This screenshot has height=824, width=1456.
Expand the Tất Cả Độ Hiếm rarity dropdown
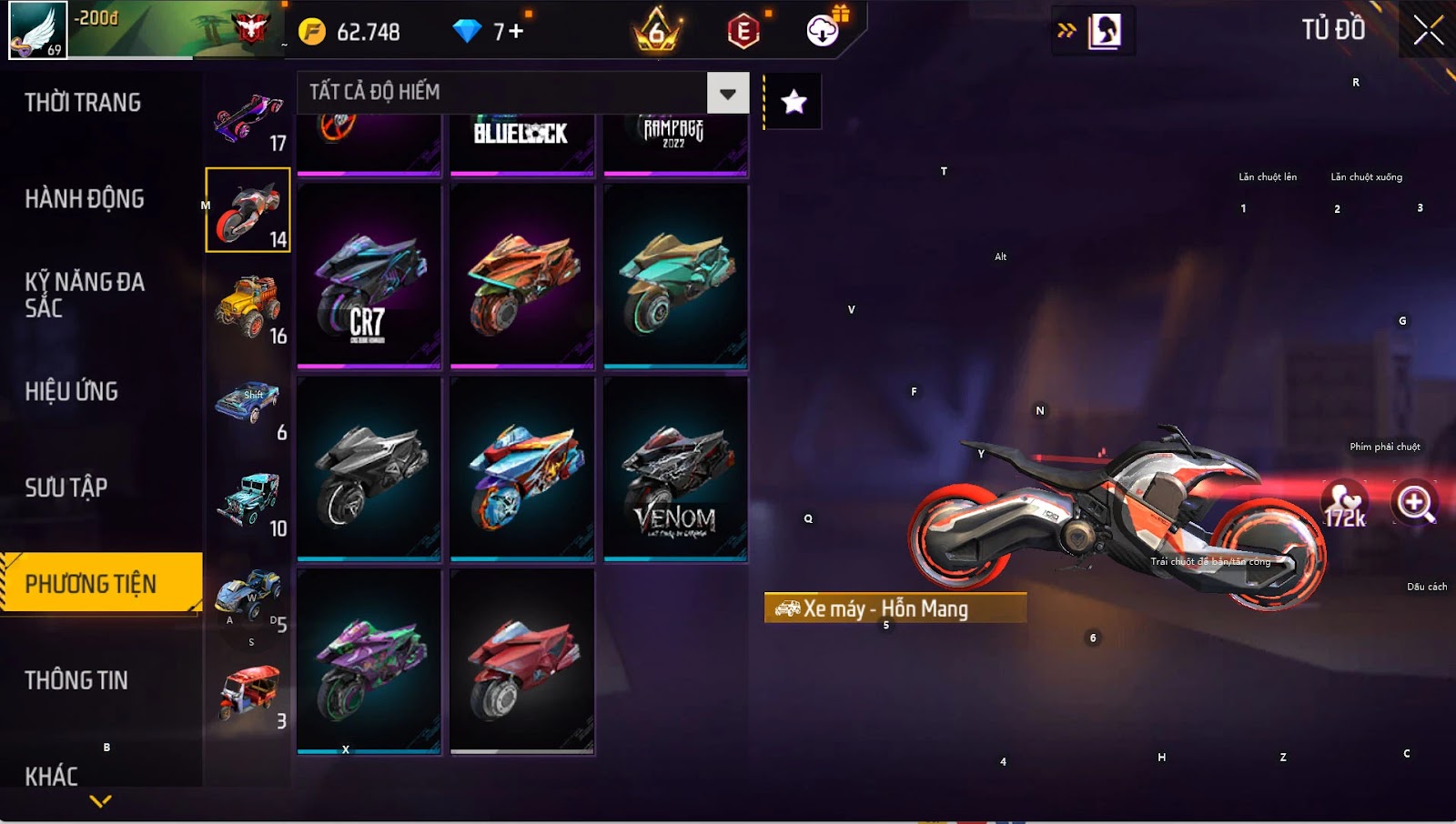point(727,93)
